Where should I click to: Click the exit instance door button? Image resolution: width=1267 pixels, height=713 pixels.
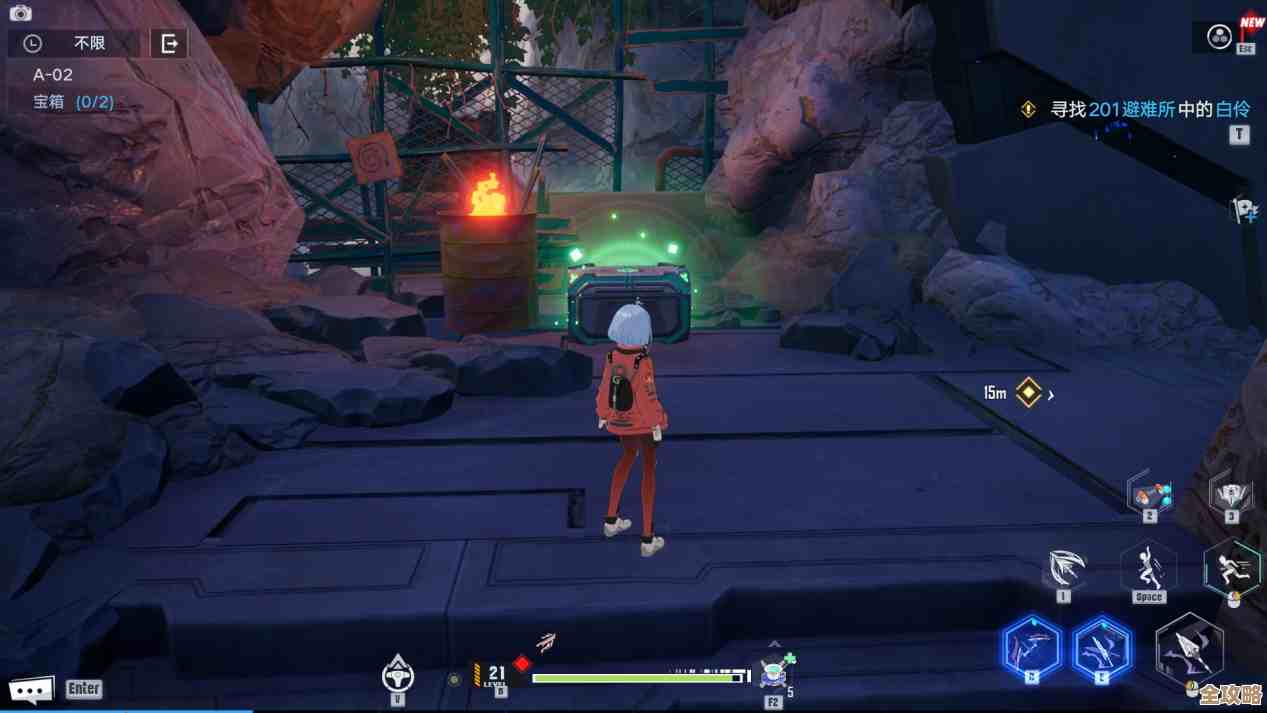(x=169, y=43)
